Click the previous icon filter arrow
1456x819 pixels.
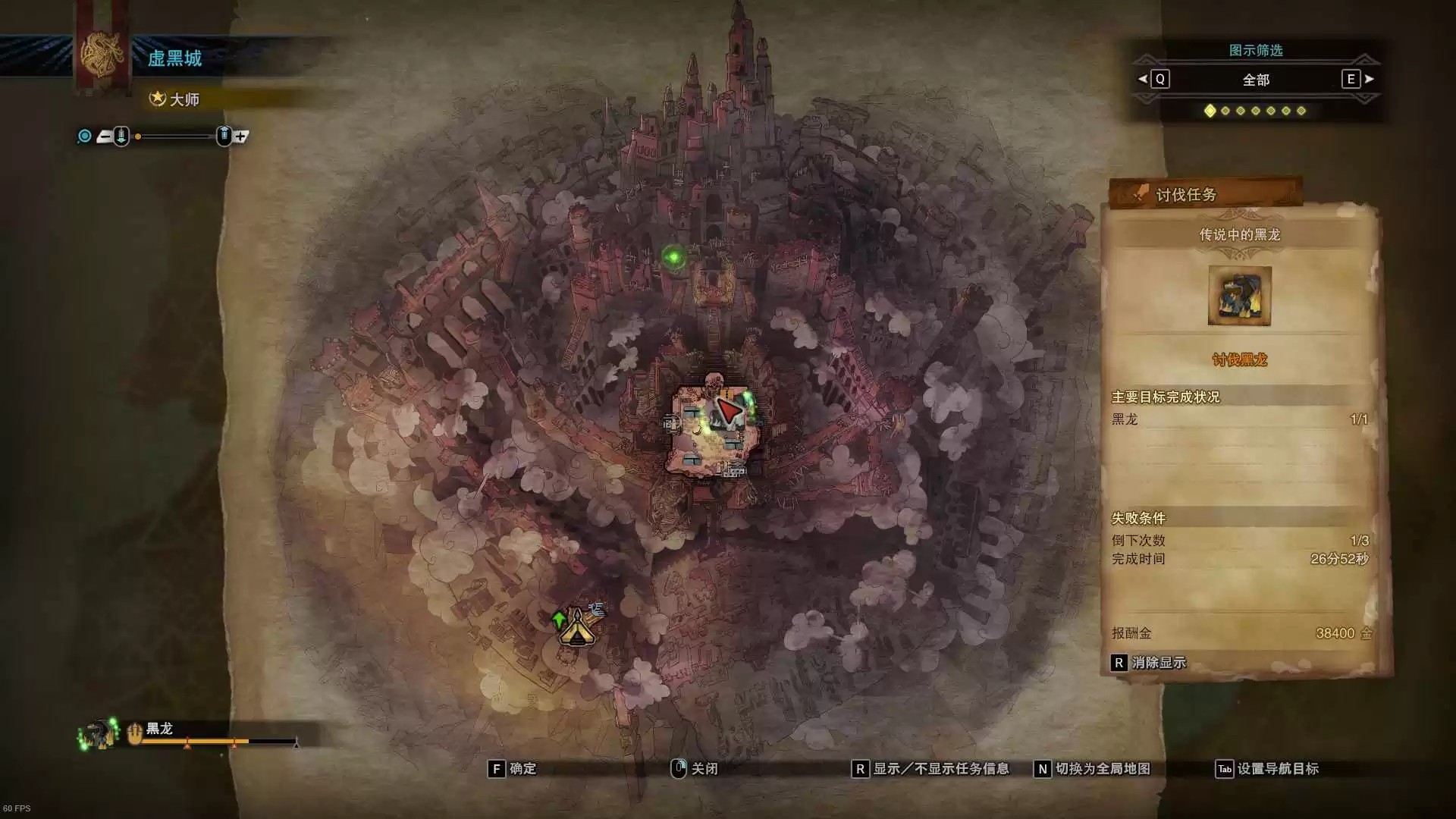tap(1143, 79)
